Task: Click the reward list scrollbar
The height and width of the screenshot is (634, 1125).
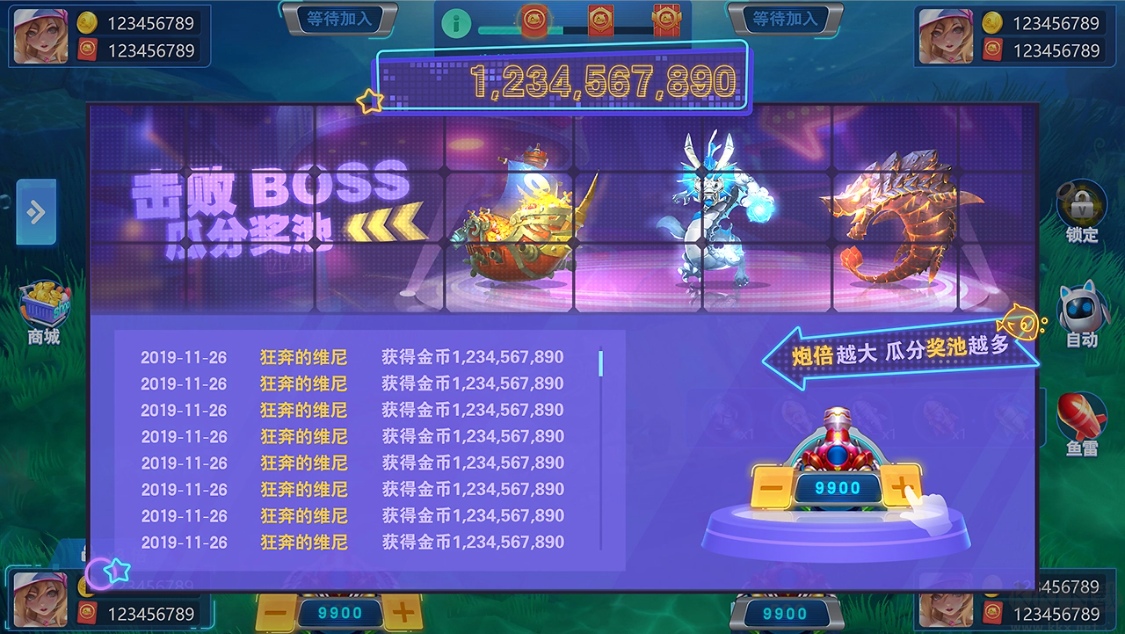Action: point(601,363)
